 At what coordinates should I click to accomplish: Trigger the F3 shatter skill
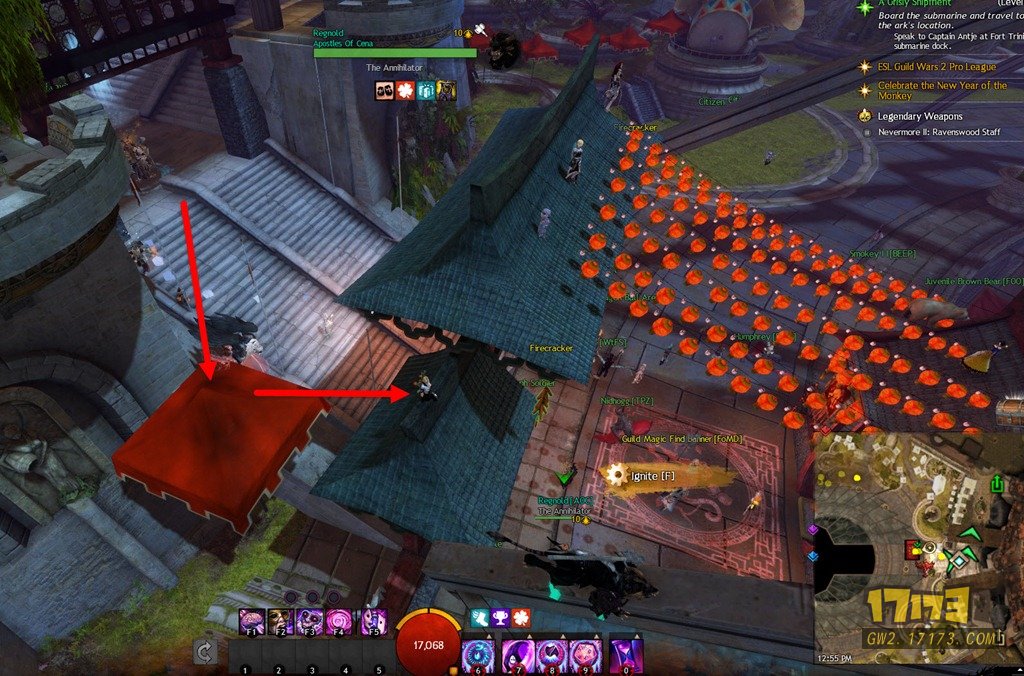[x=311, y=622]
